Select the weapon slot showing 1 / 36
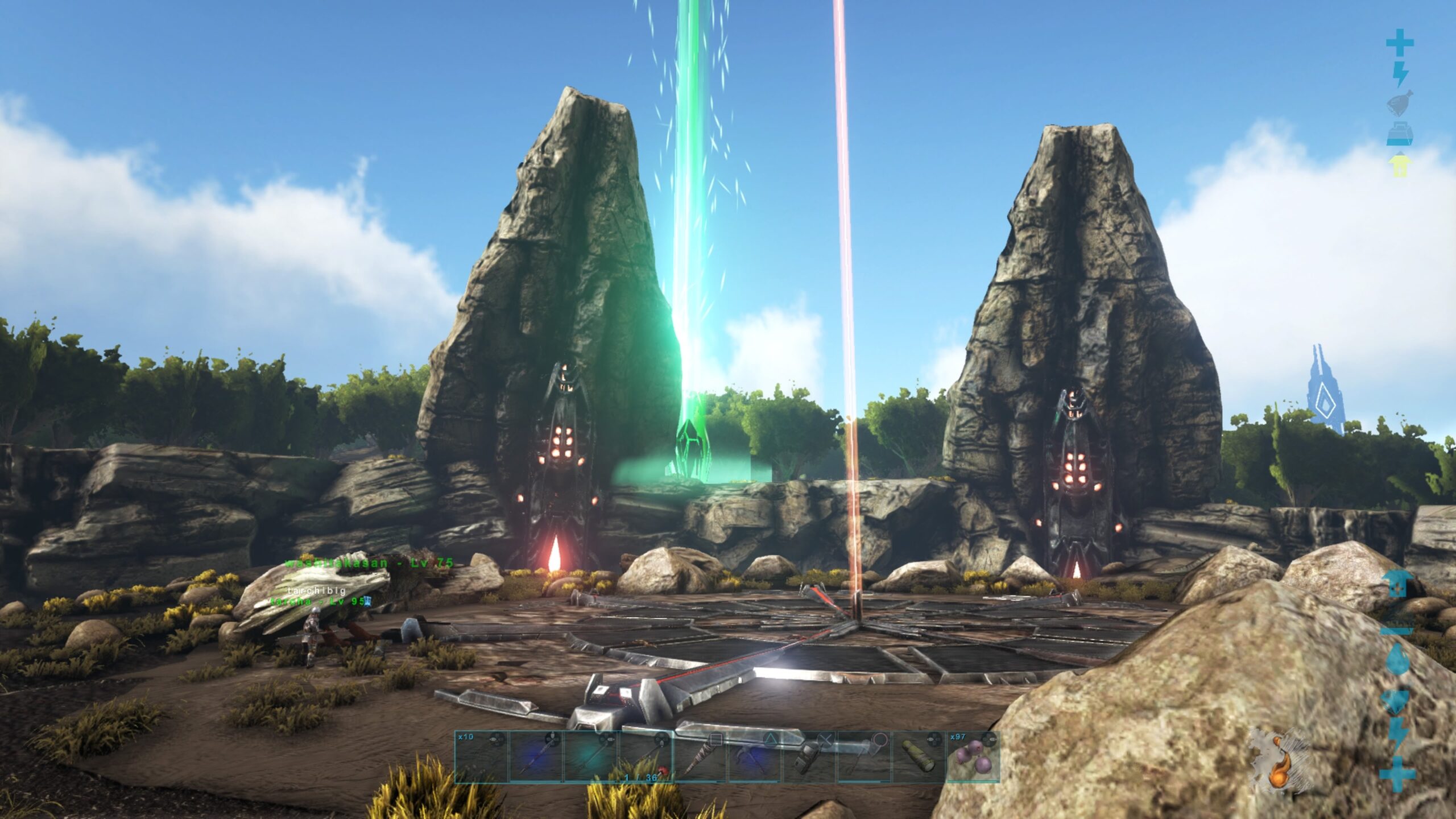1456x819 pixels. click(646, 756)
